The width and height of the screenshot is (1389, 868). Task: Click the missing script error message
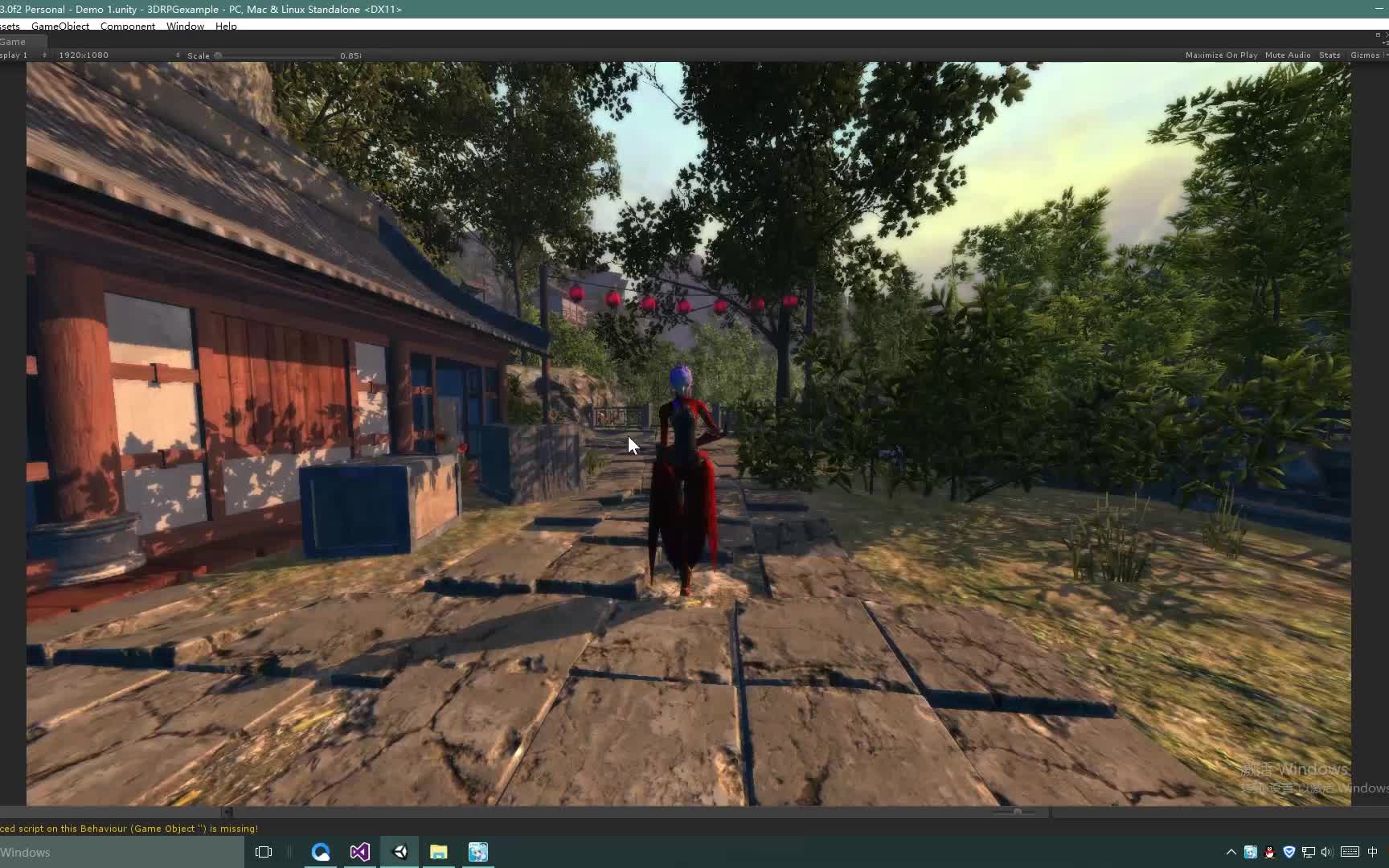click(x=129, y=828)
